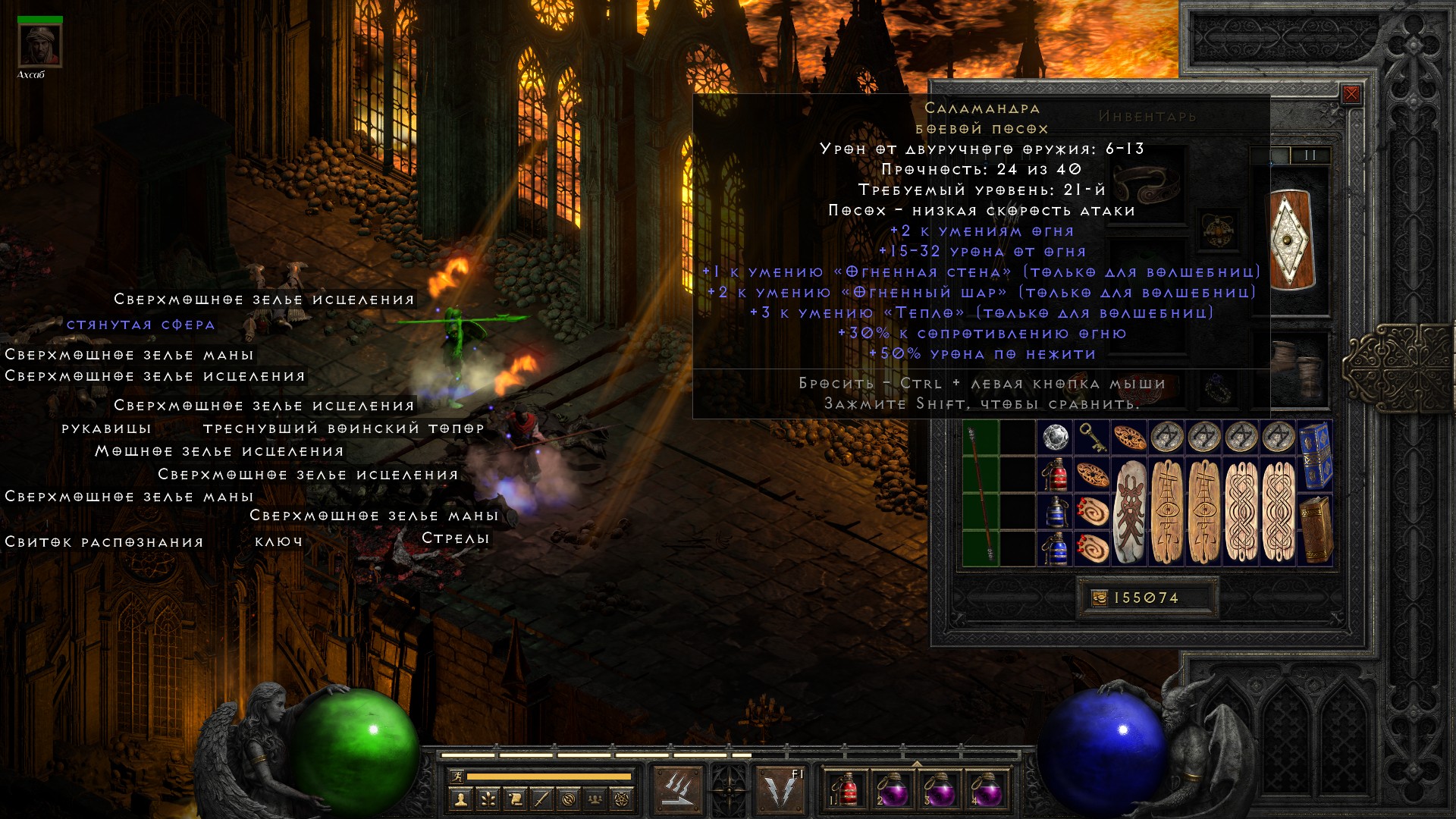The height and width of the screenshot is (819, 1456).
Task: Select the red healing potion in inventory
Action: (x=1055, y=475)
